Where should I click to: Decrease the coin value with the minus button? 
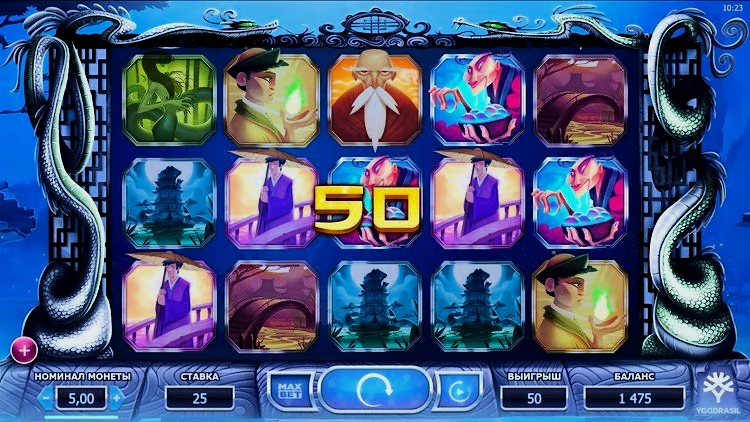(x=44, y=398)
